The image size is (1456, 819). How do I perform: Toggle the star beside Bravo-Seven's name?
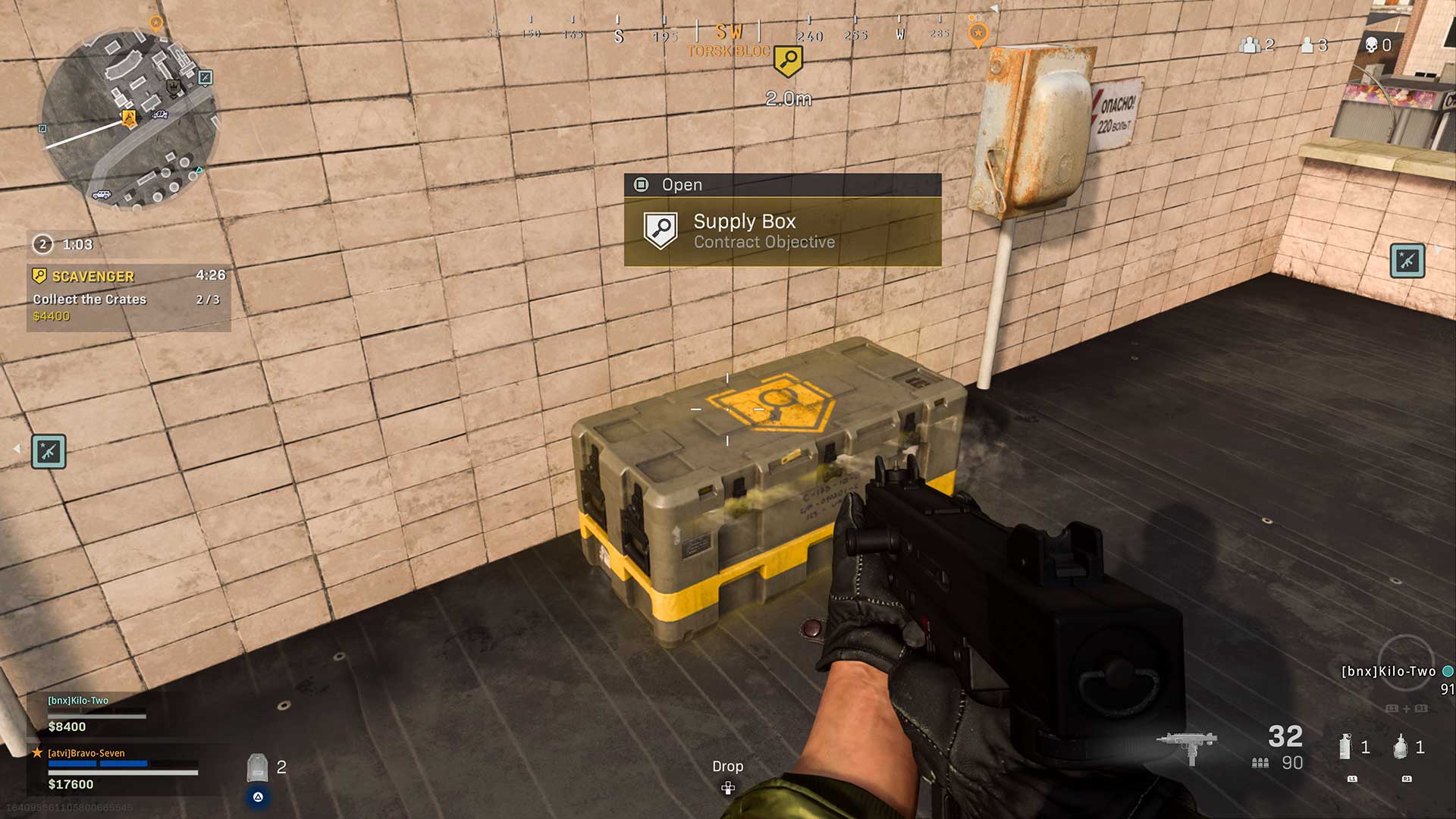(x=37, y=752)
